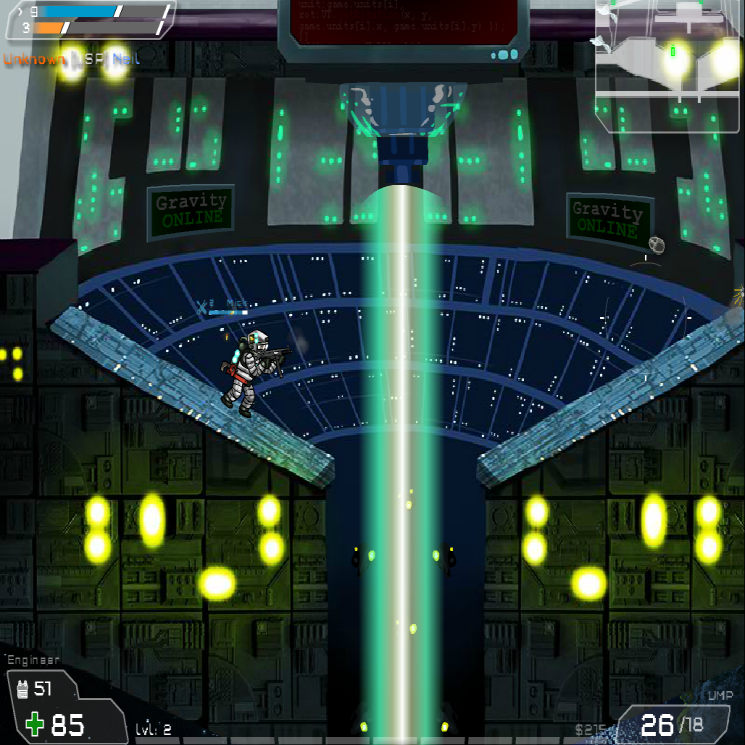Click the minimap in the corner
745x745 pixels.
(668, 63)
